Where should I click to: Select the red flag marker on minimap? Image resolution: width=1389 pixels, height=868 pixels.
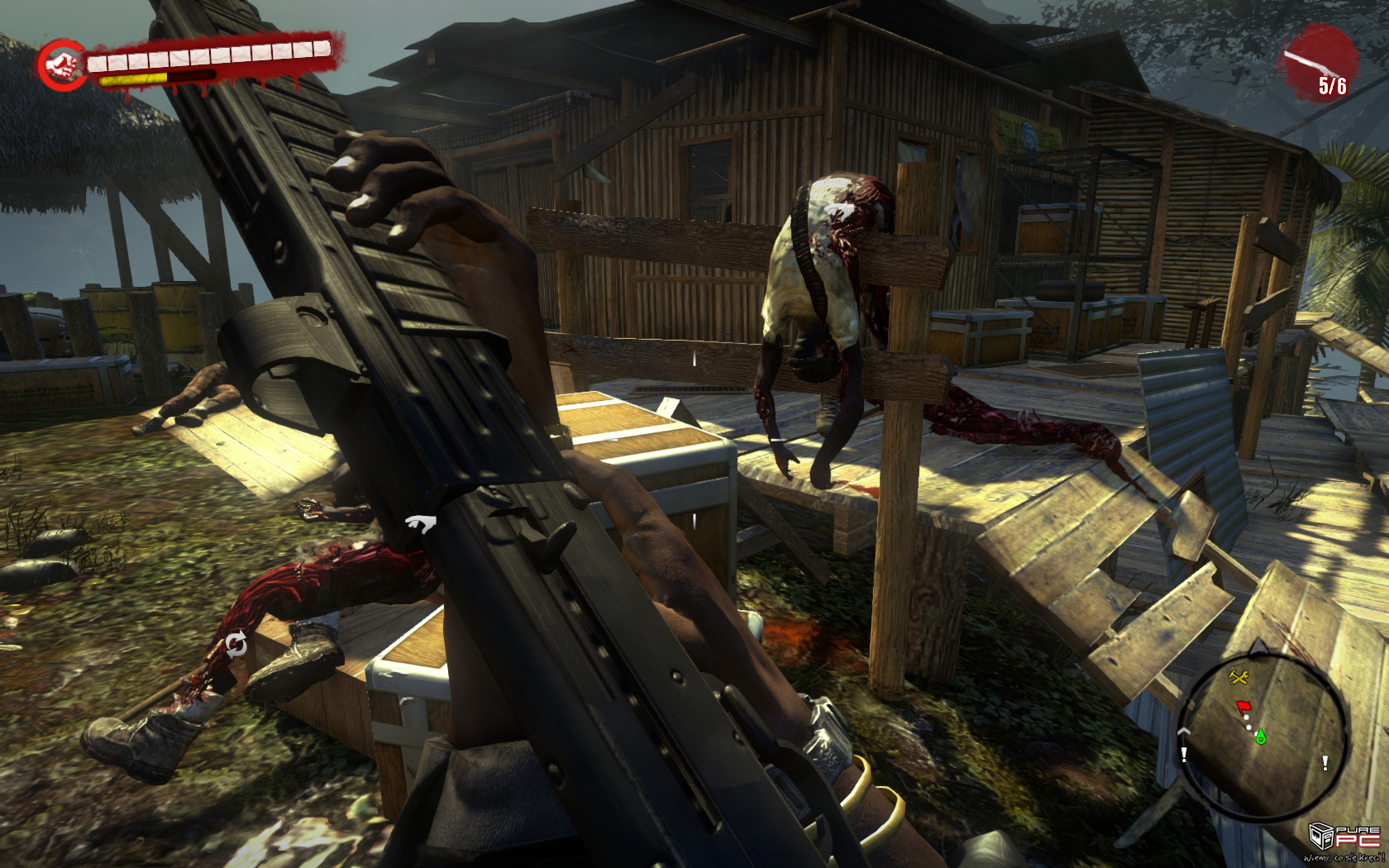coord(1243,707)
